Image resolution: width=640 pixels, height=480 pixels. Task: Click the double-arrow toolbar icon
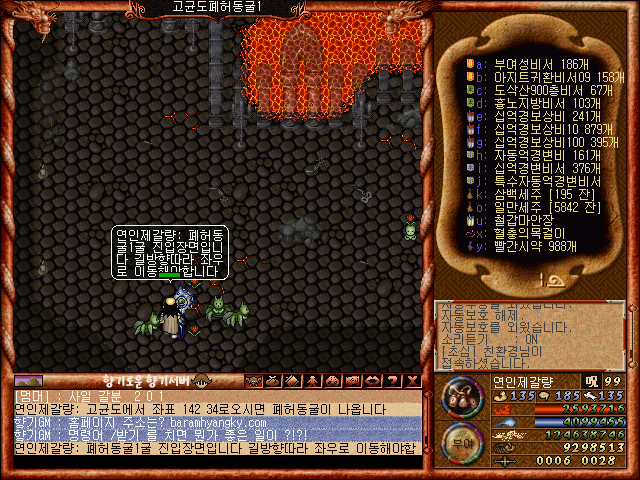point(375,380)
